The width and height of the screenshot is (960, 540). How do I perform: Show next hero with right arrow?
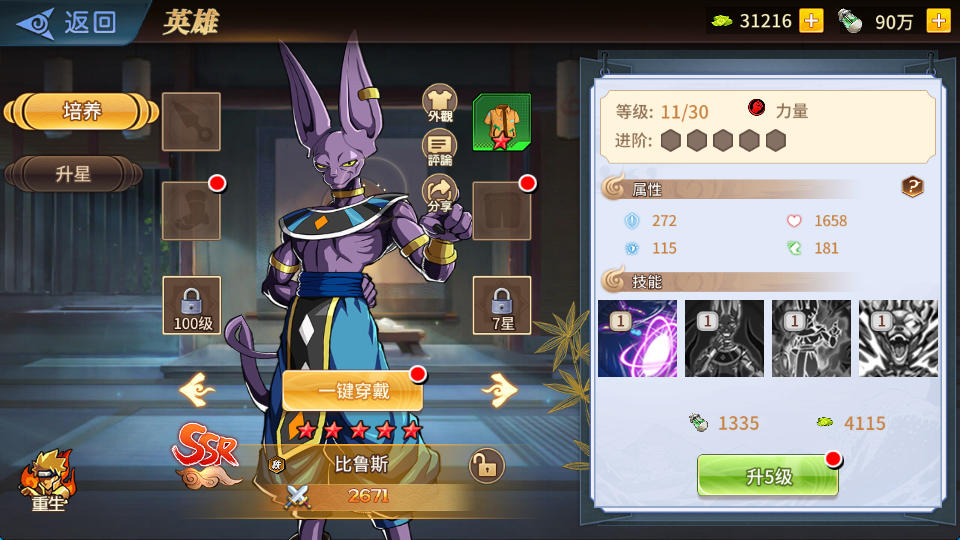click(498, 387)
